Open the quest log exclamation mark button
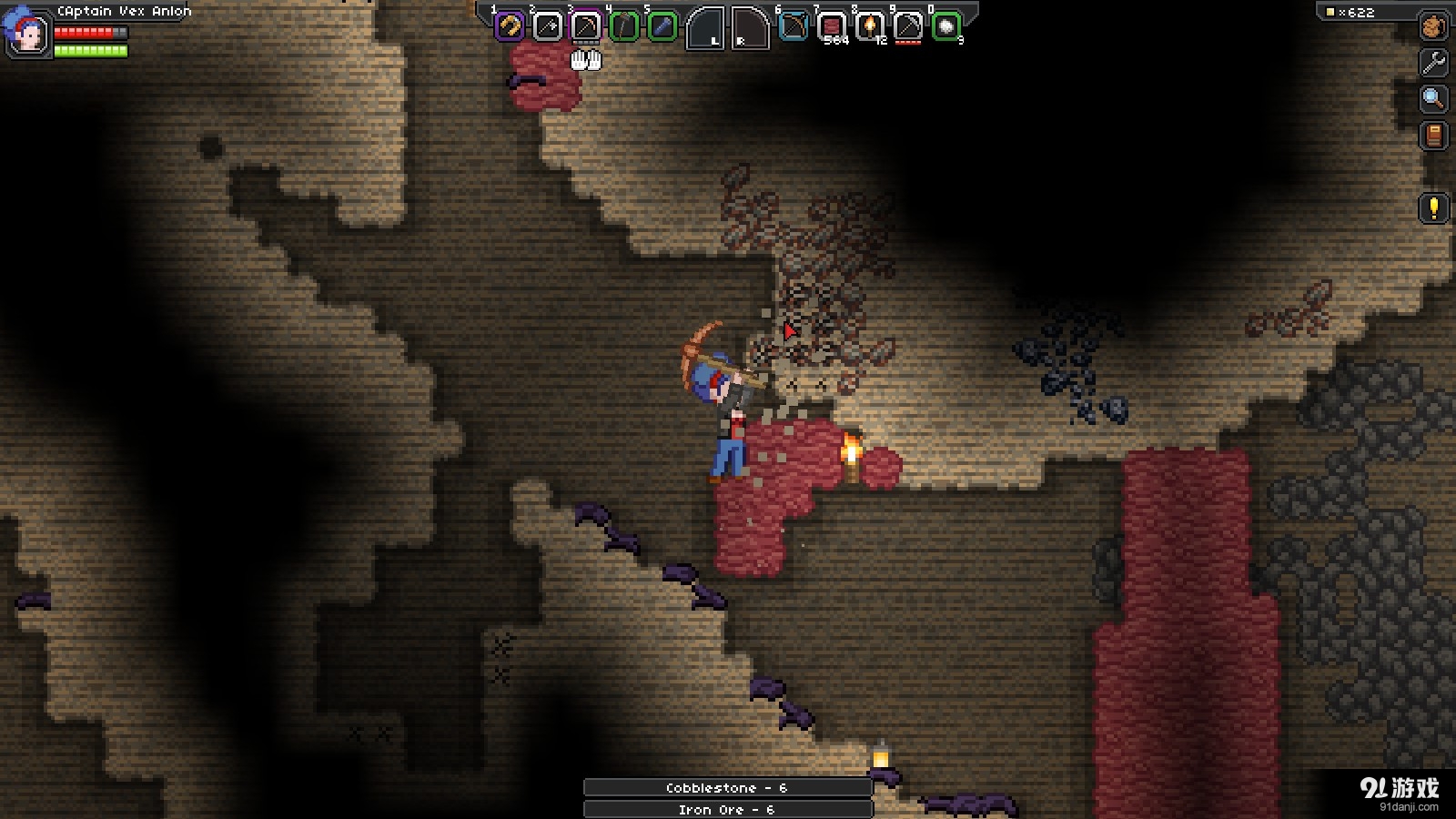Screen dimensions: 1456x819 1434,208
